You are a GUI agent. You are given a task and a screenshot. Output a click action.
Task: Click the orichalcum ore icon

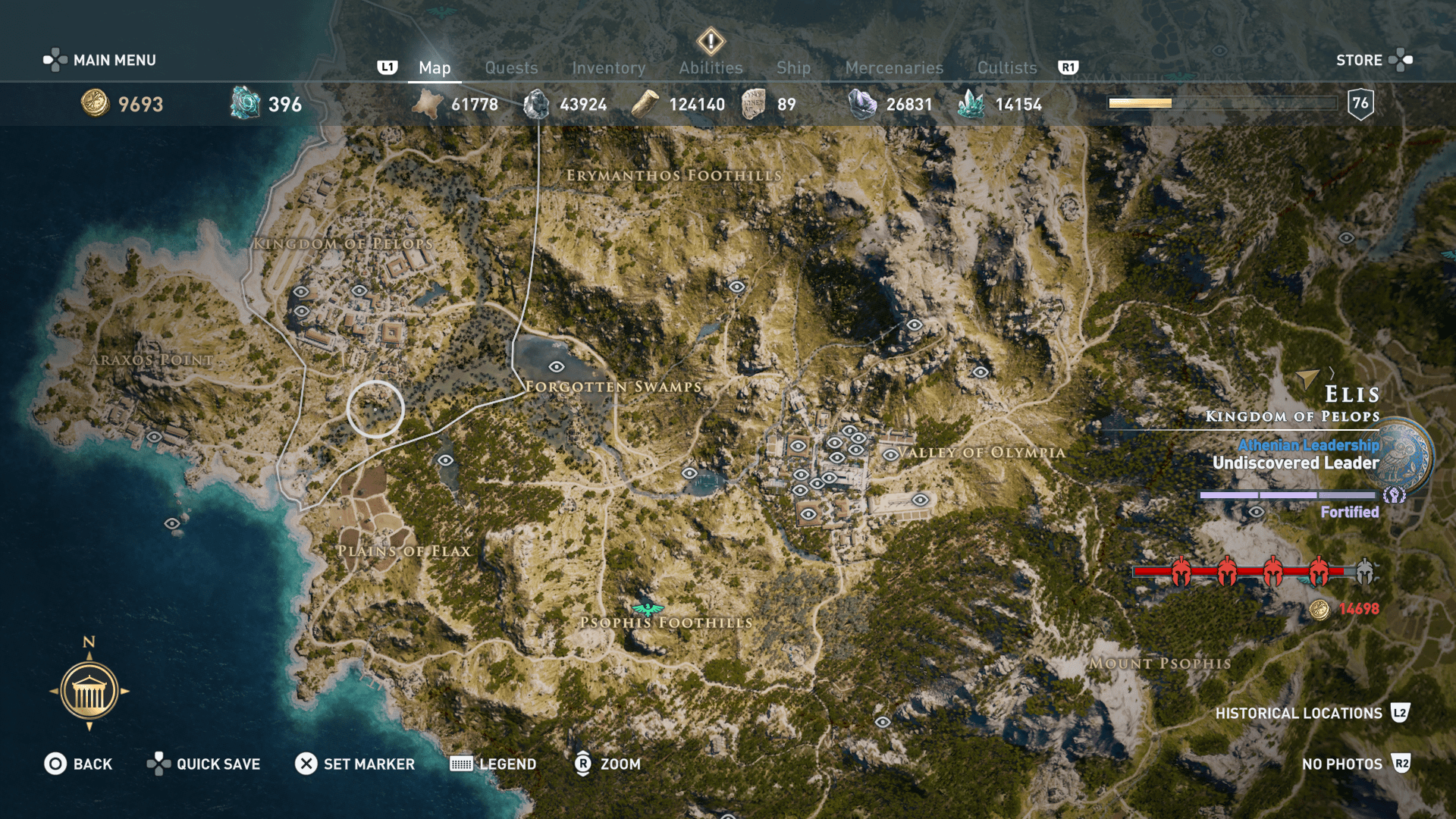coord(244,104)
